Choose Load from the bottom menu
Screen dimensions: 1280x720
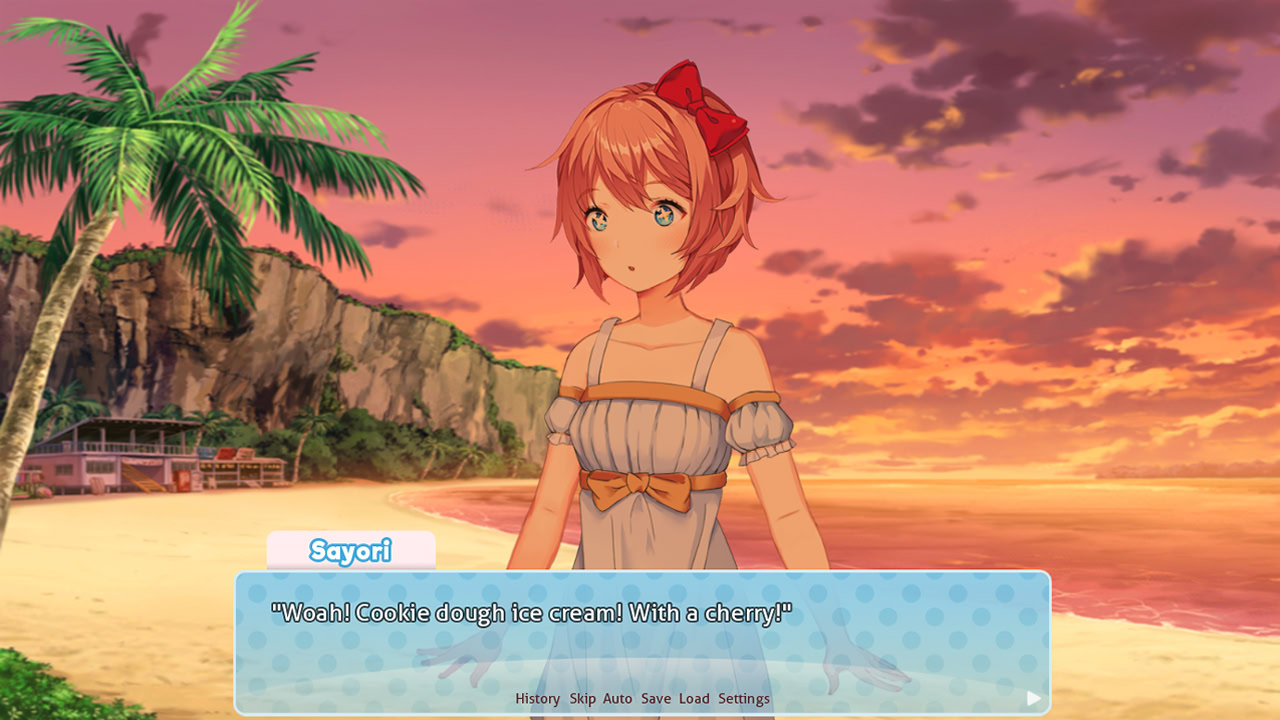(692, 699)
